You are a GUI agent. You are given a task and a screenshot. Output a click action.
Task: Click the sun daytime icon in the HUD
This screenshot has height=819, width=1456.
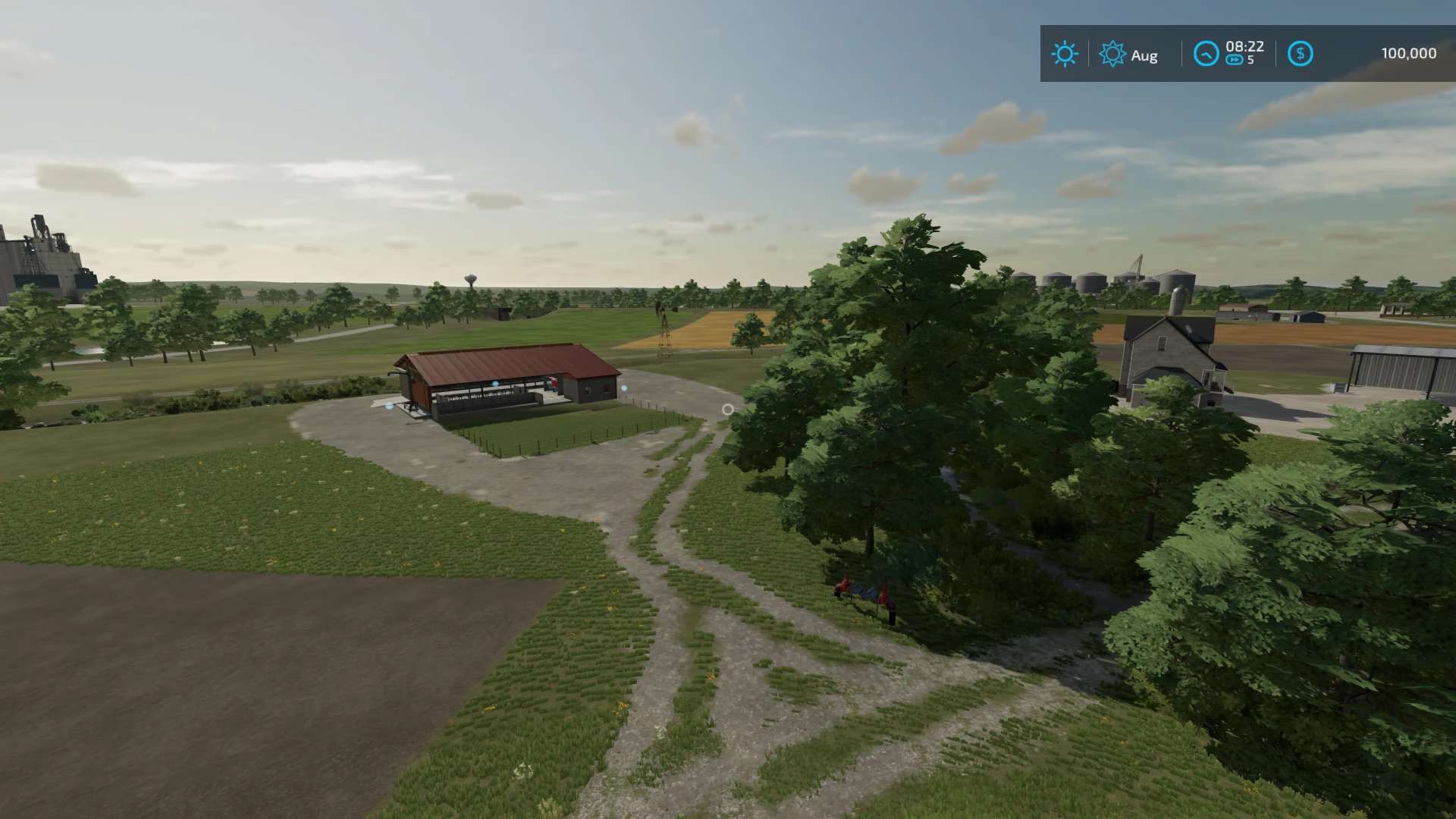1065,54
